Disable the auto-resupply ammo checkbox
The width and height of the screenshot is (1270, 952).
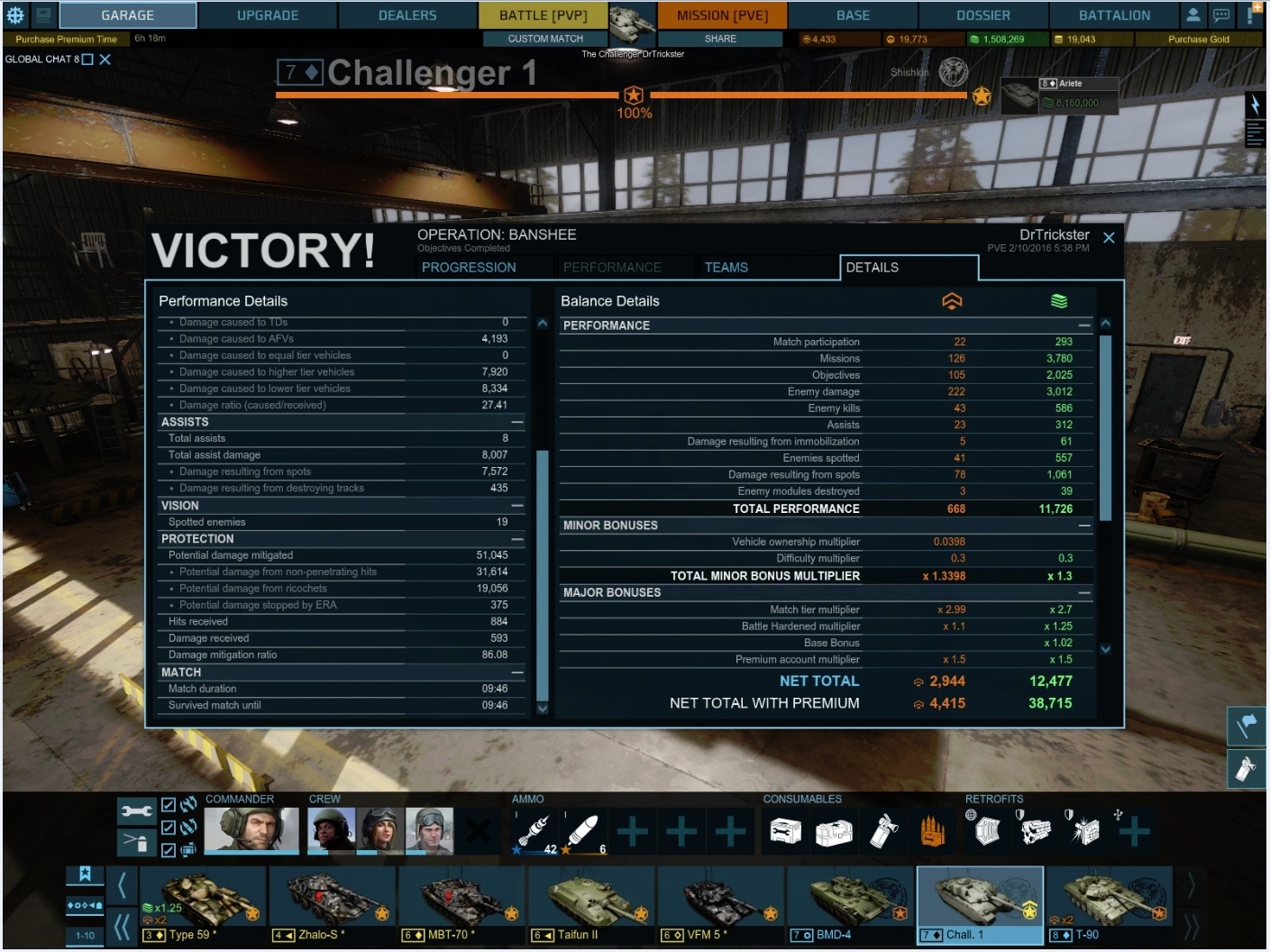(x=167, y=828)
